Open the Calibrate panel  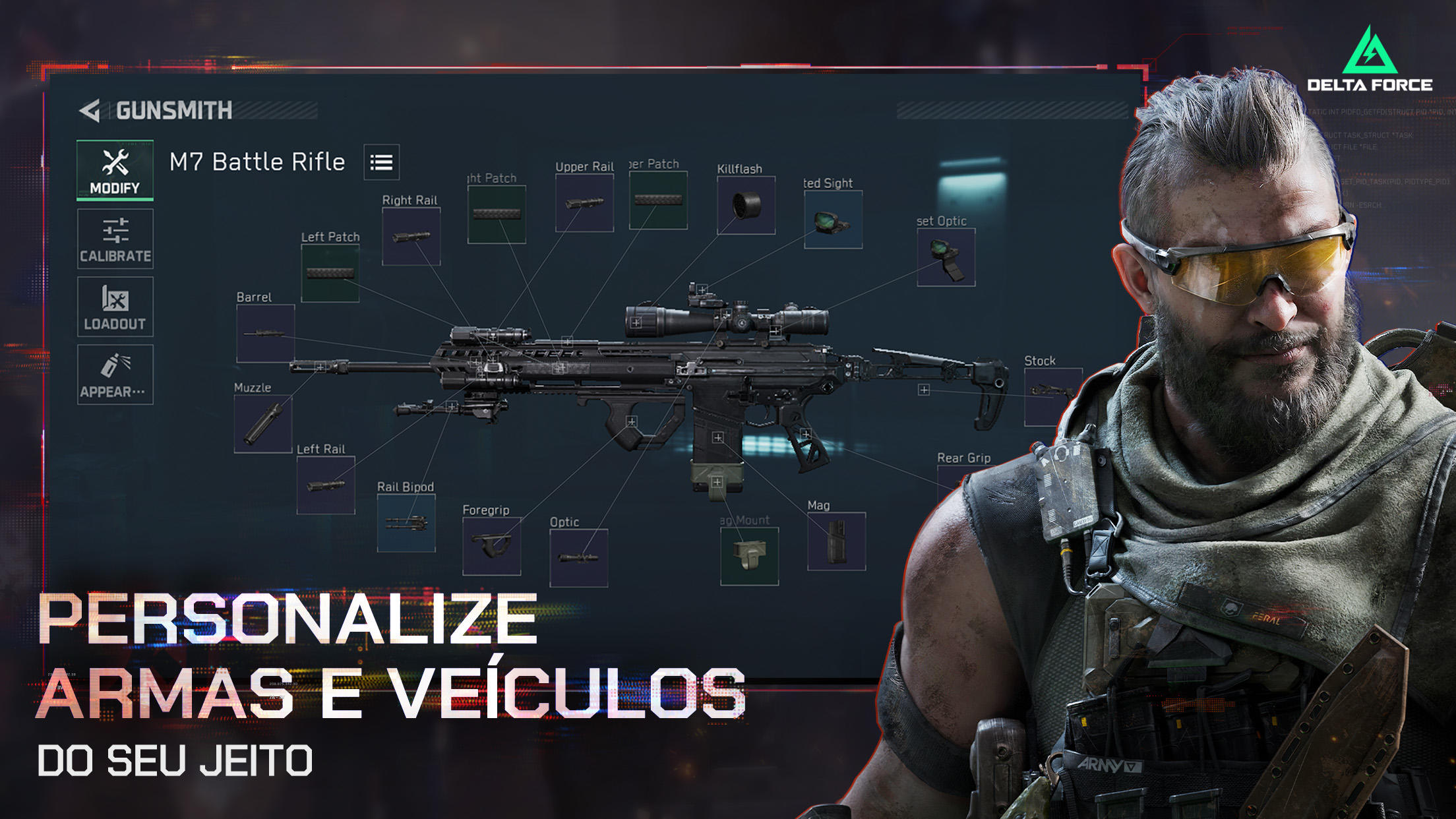(x=115, y=239)
